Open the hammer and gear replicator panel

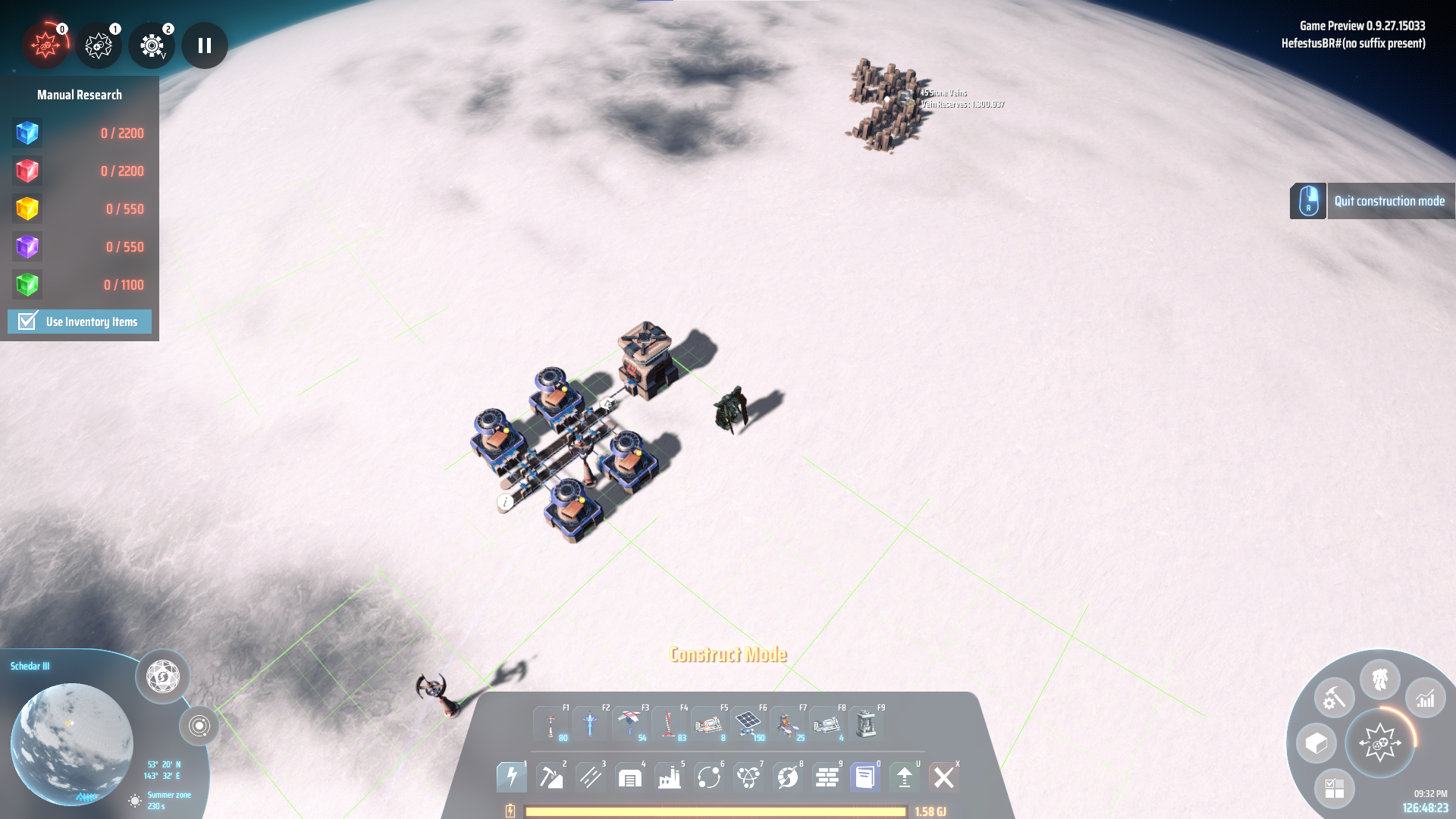[x=1334, y=698]
